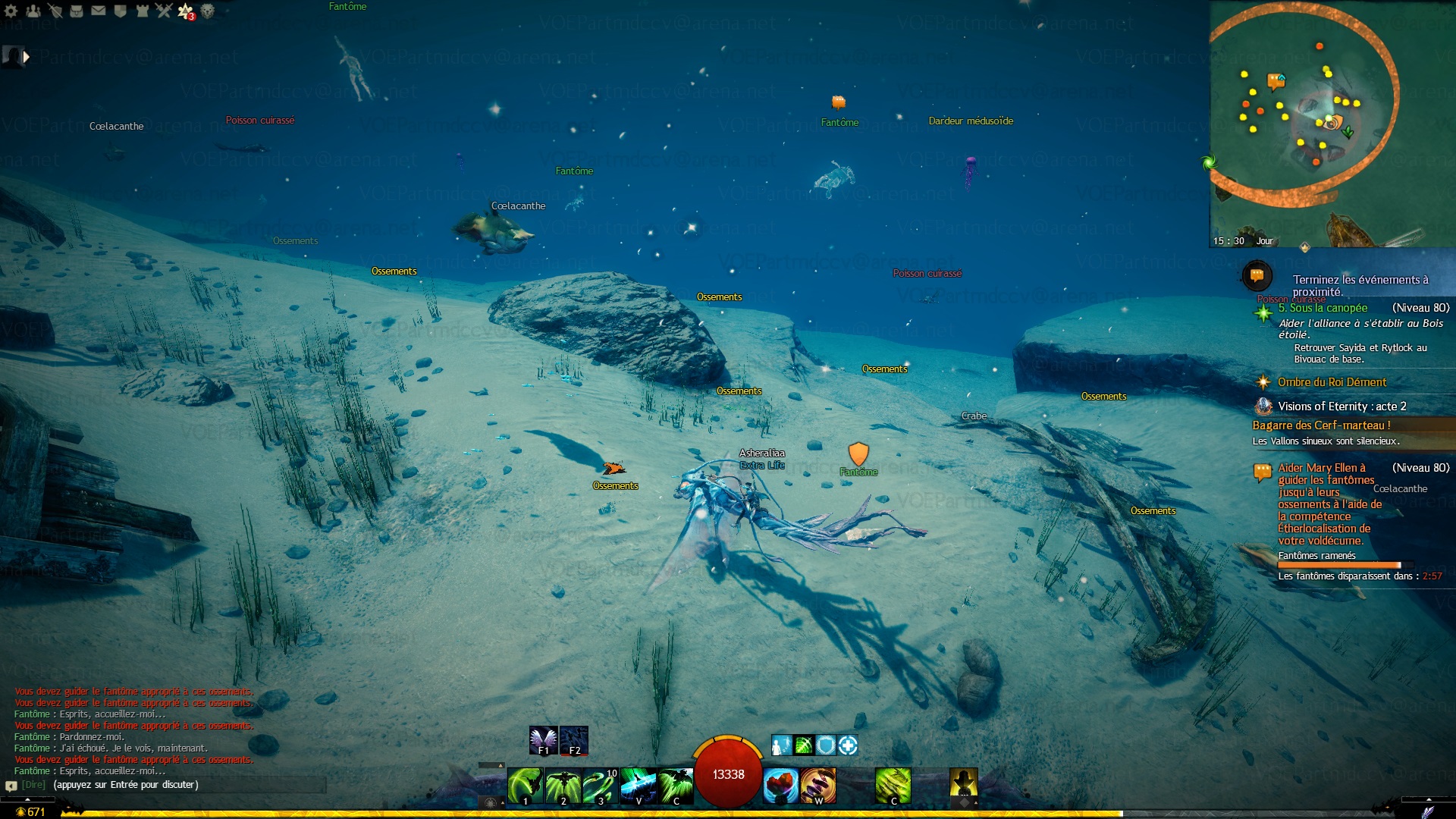
Task: Use the blue dive skill bound to V
Action: coord(638,785)
